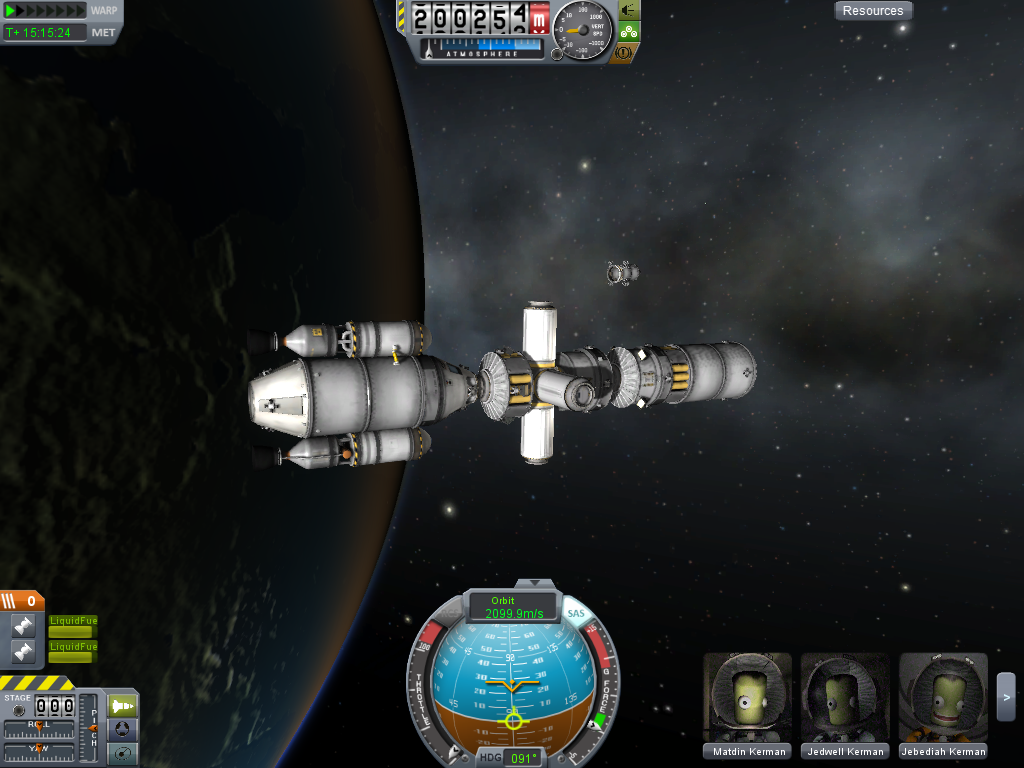
Task: Click the orange stage 0 header
Action: [22, 601]
